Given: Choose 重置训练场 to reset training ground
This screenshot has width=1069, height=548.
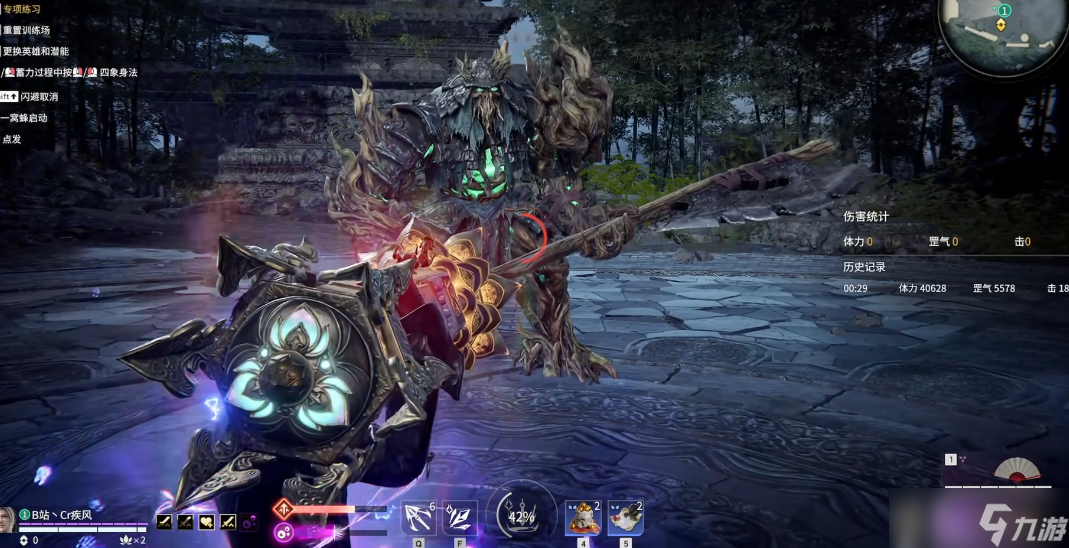Looking at the screenshot, I should (x=27, y=31).
